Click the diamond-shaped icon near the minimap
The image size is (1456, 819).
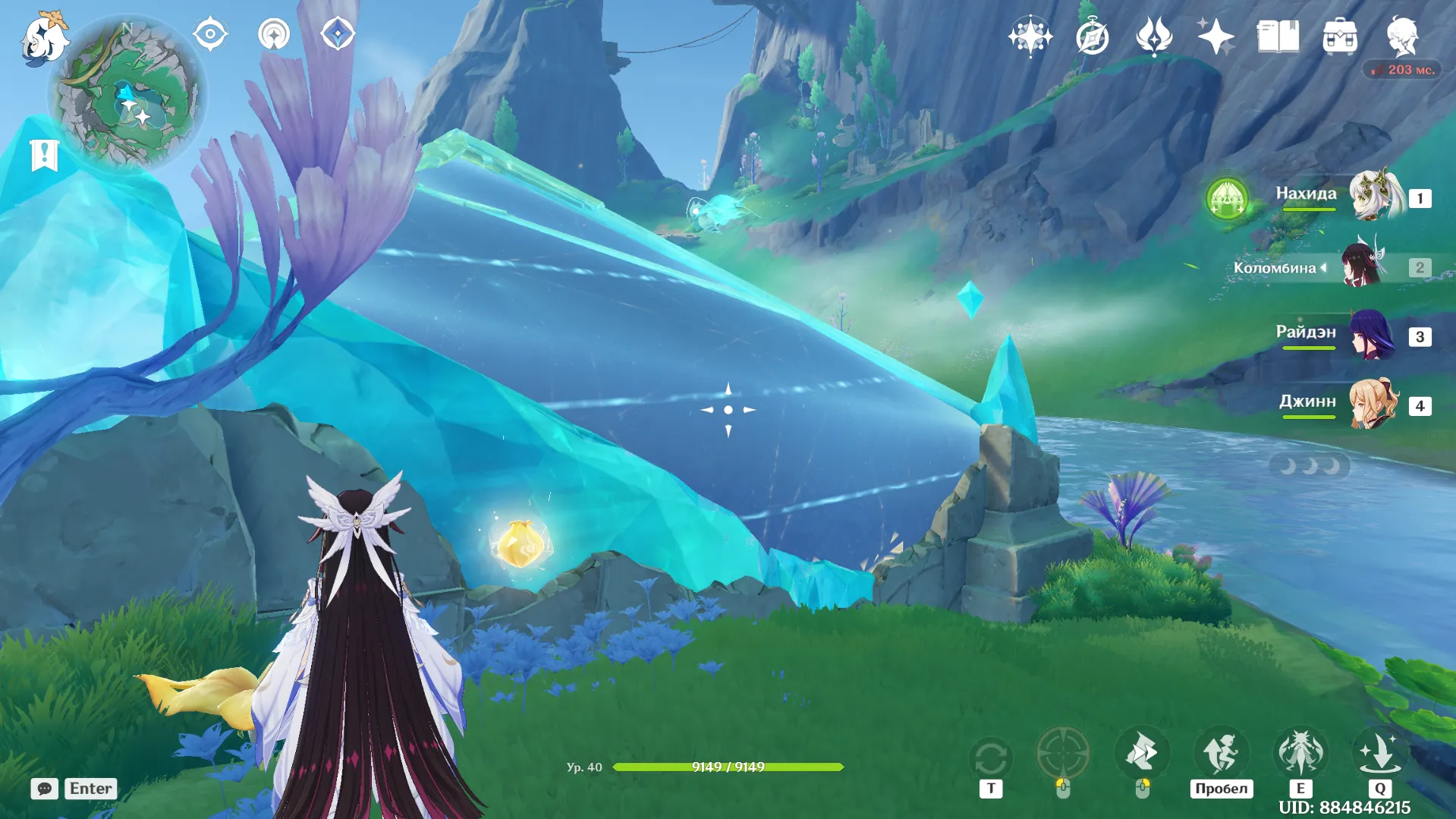[x=338, y=34]
